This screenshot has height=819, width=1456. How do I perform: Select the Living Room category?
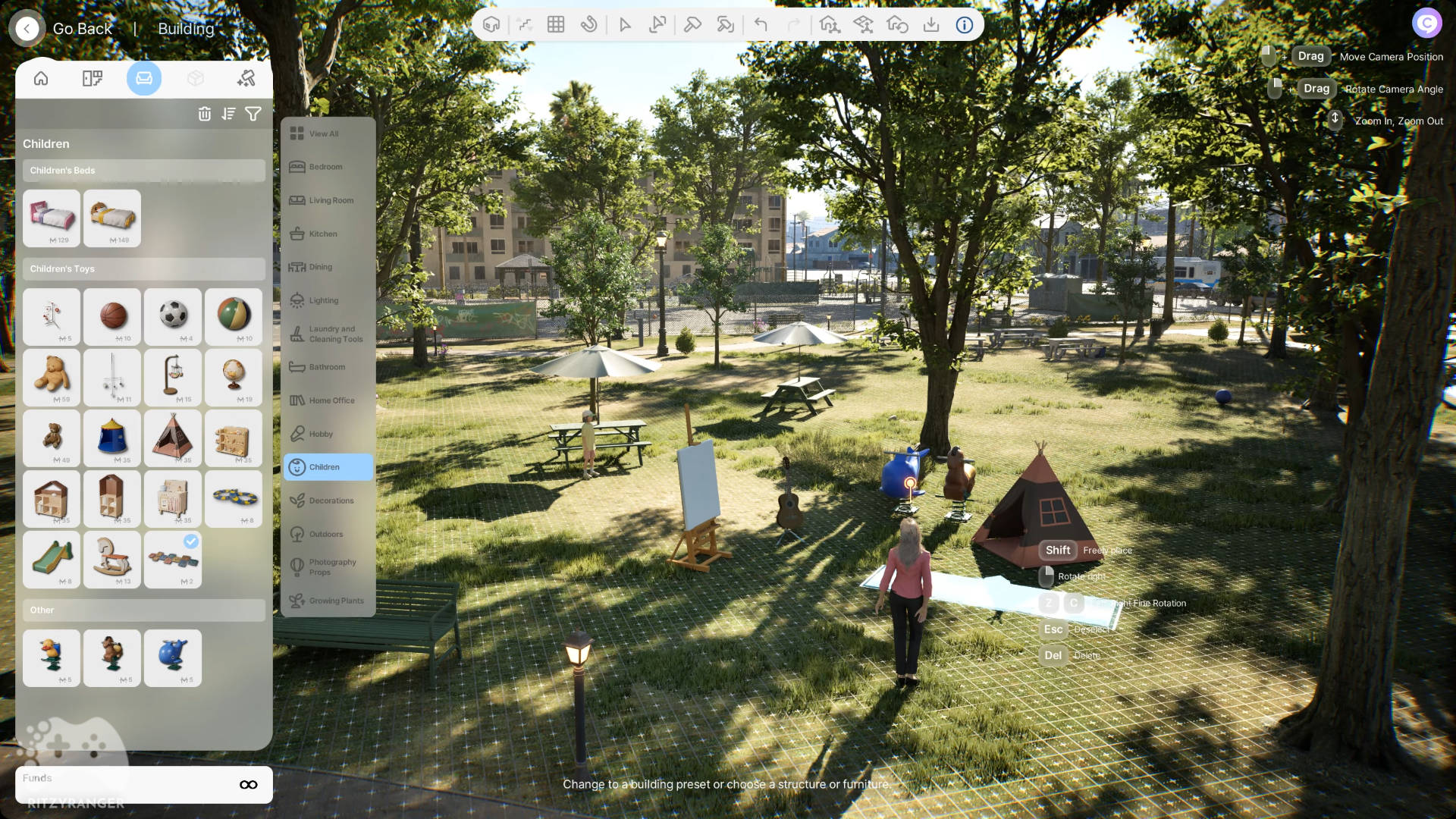click(331, 200)
